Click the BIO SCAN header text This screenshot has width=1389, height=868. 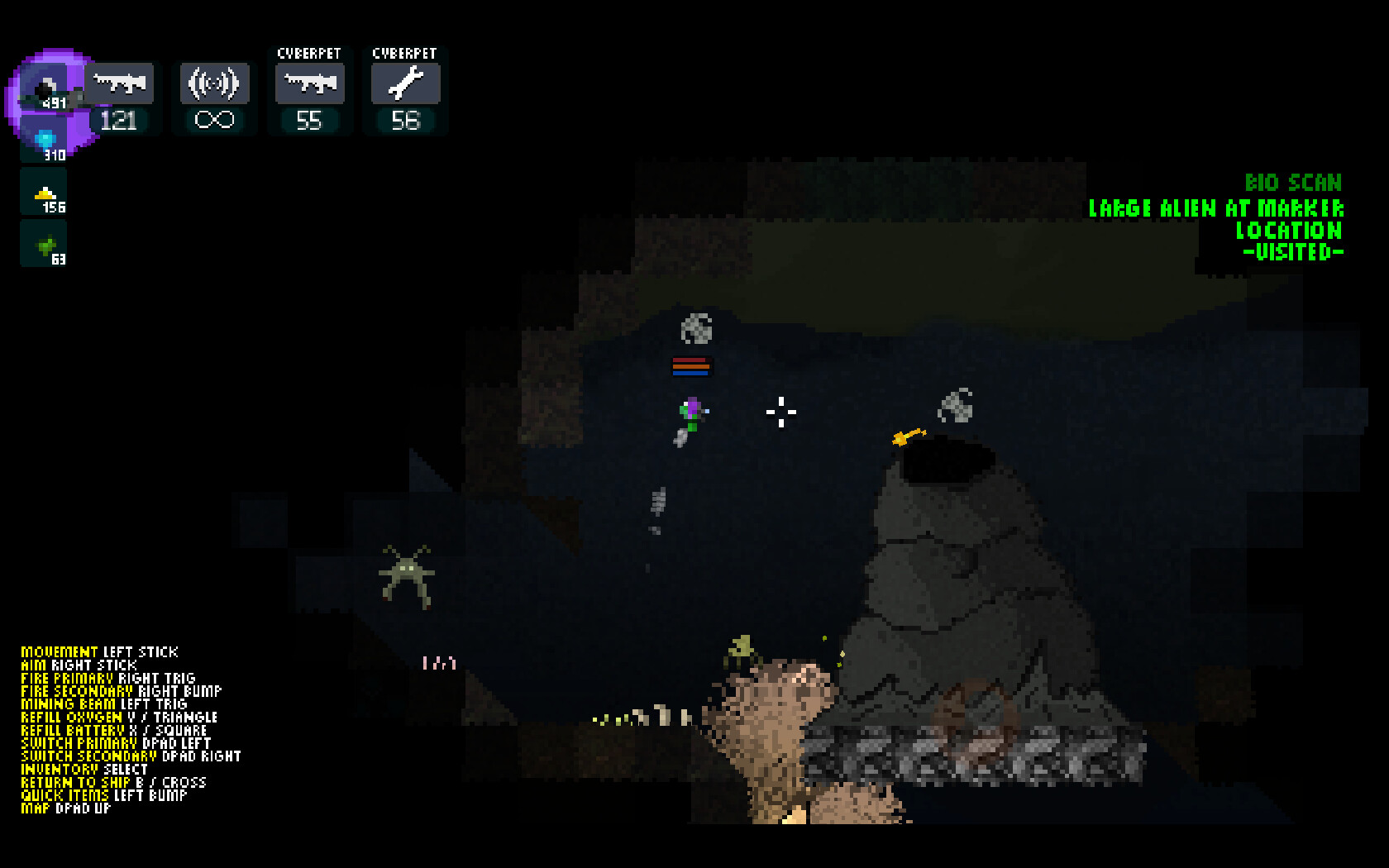pos(1295,184)
